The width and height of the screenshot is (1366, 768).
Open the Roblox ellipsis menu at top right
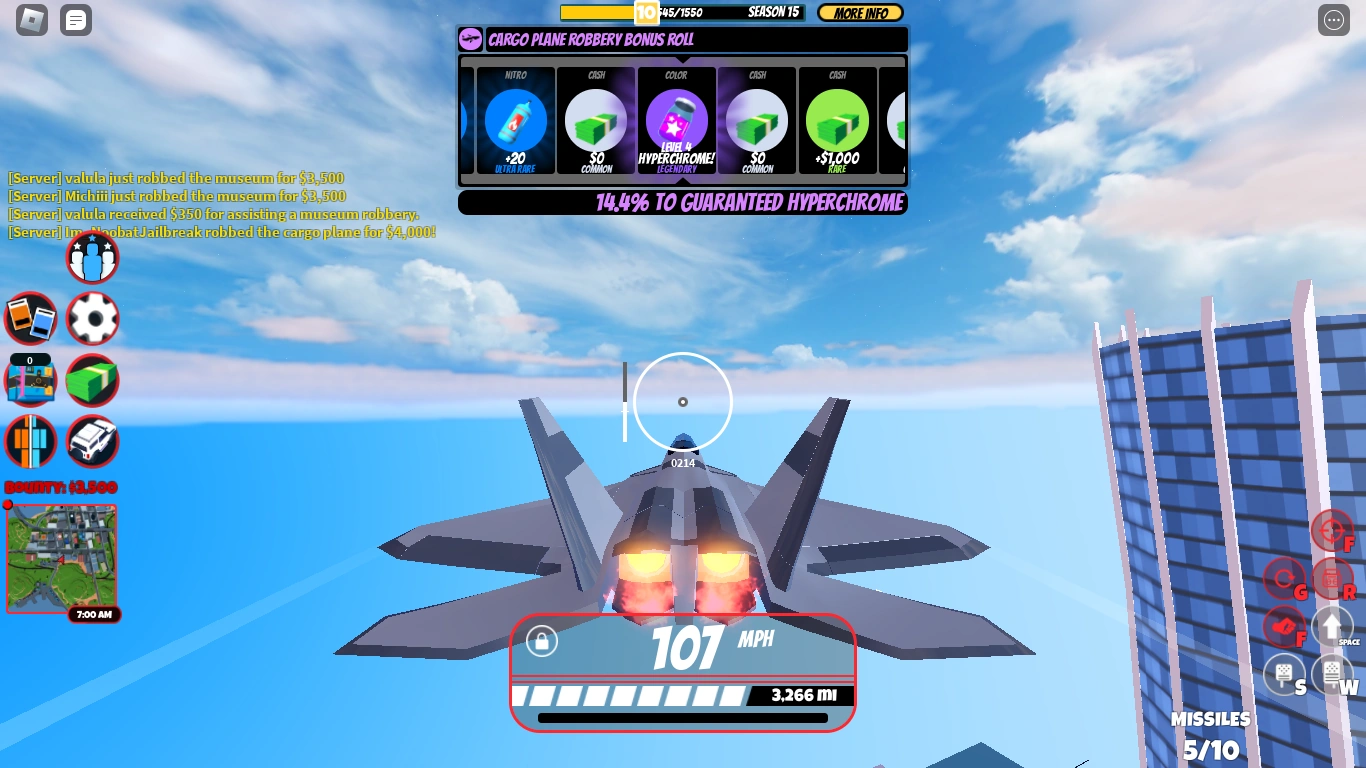click(1333, 20)
